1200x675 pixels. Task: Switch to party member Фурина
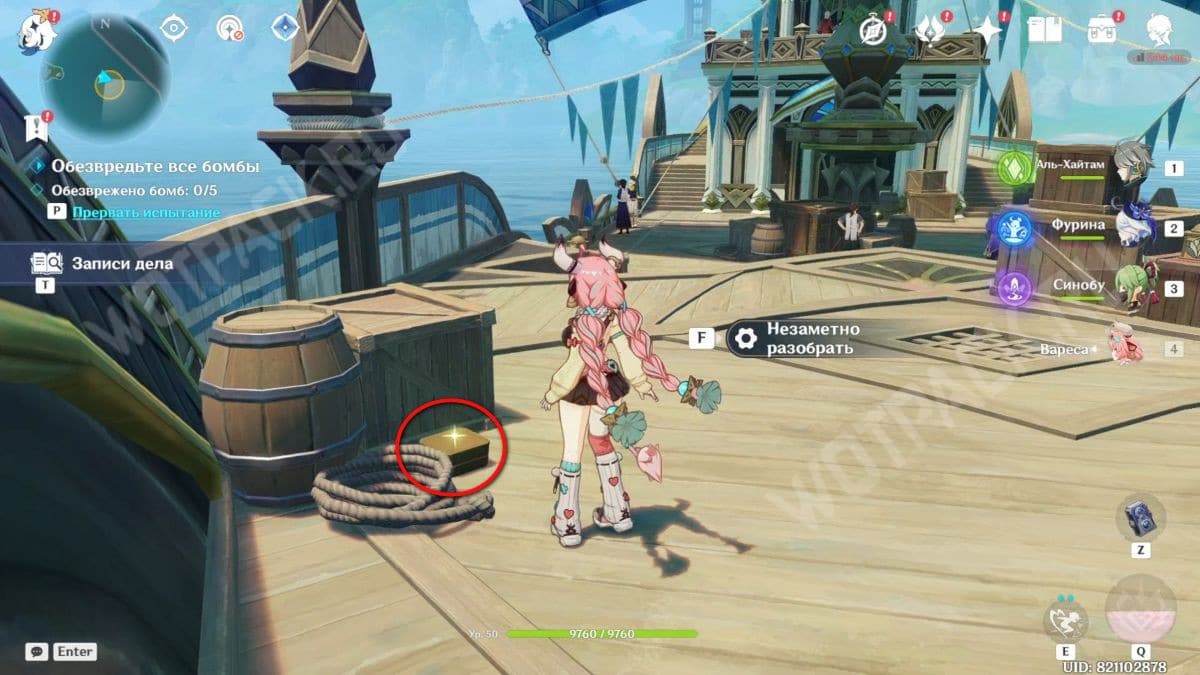tap(1133, 227)
